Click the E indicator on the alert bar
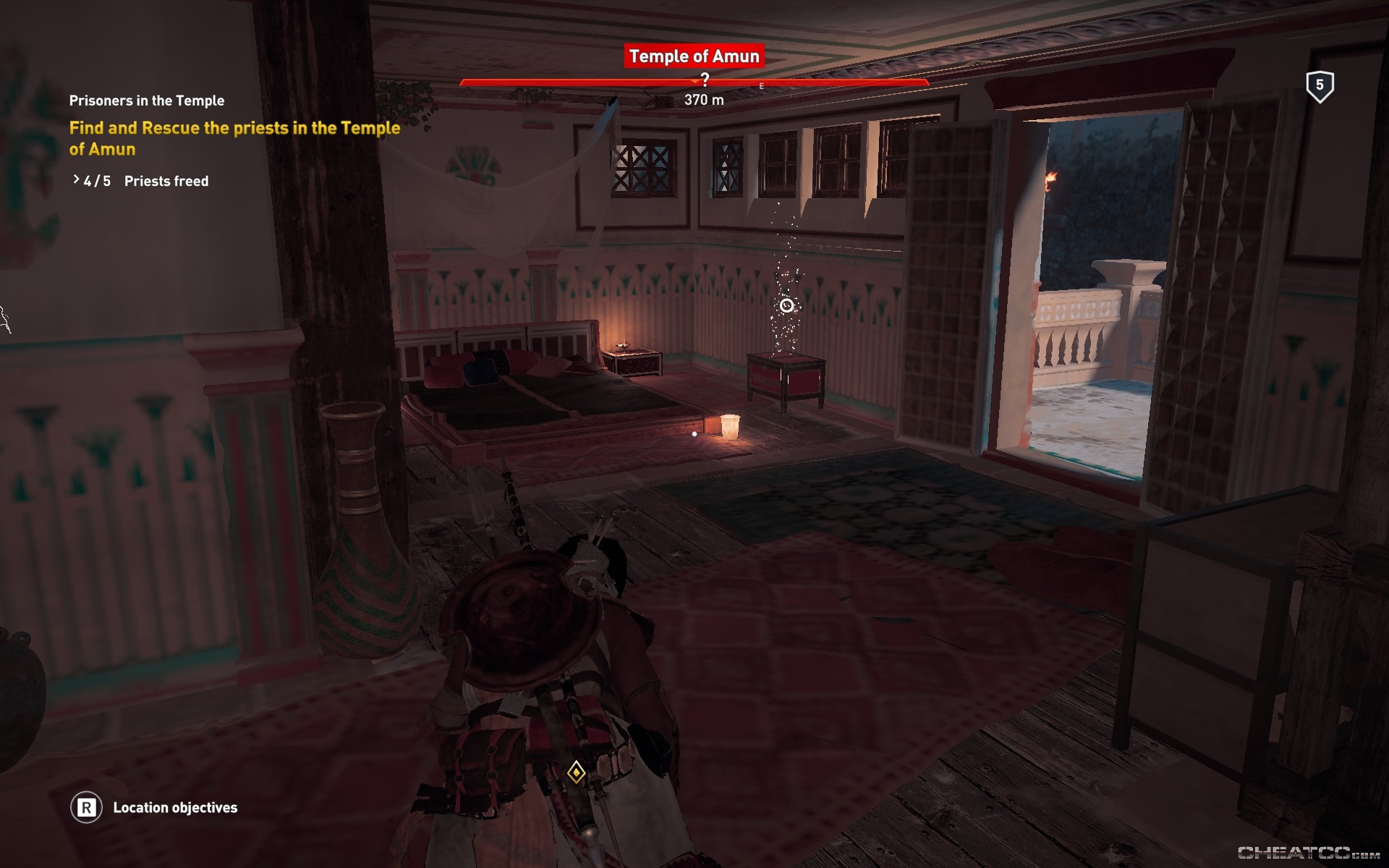1389x868 pixels. pyautogui.click(x=760, y=85)
